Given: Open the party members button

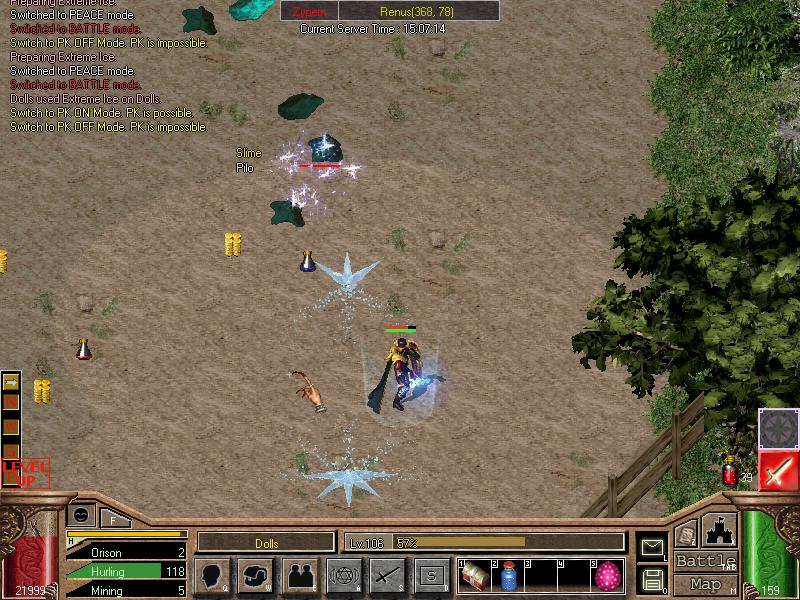Looking at the screenshot, I should point(300,575).
